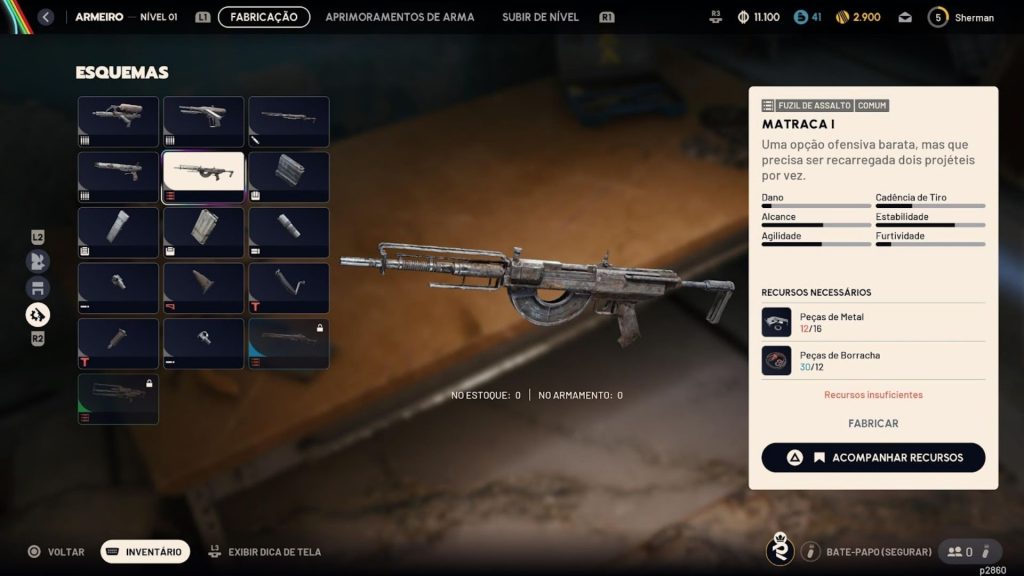This screenshot has height=576, width=1024.
Task: Open Sherman's player profile
Action: click(x=961, y=17)
